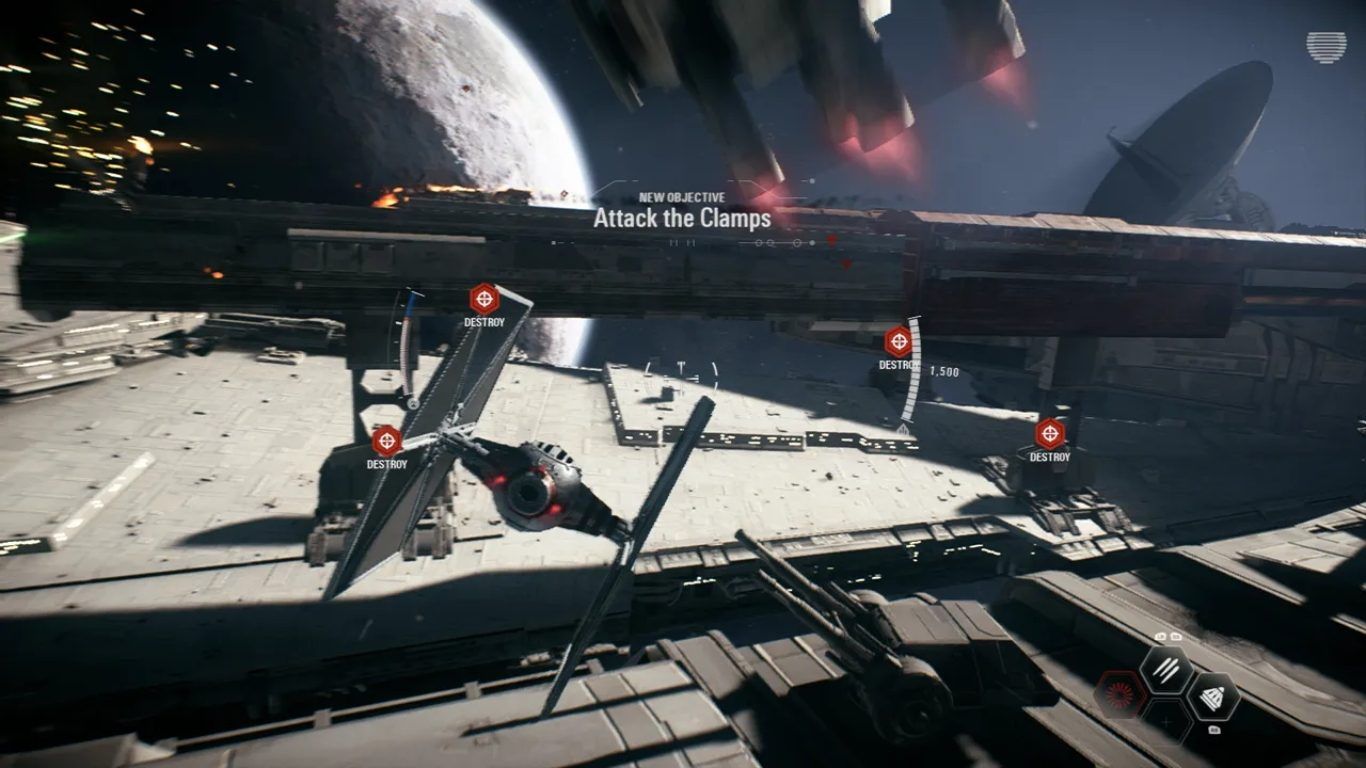1366x768 pixels.
Task: Fire the missile ability icon
Action: tap(1214, 697)
